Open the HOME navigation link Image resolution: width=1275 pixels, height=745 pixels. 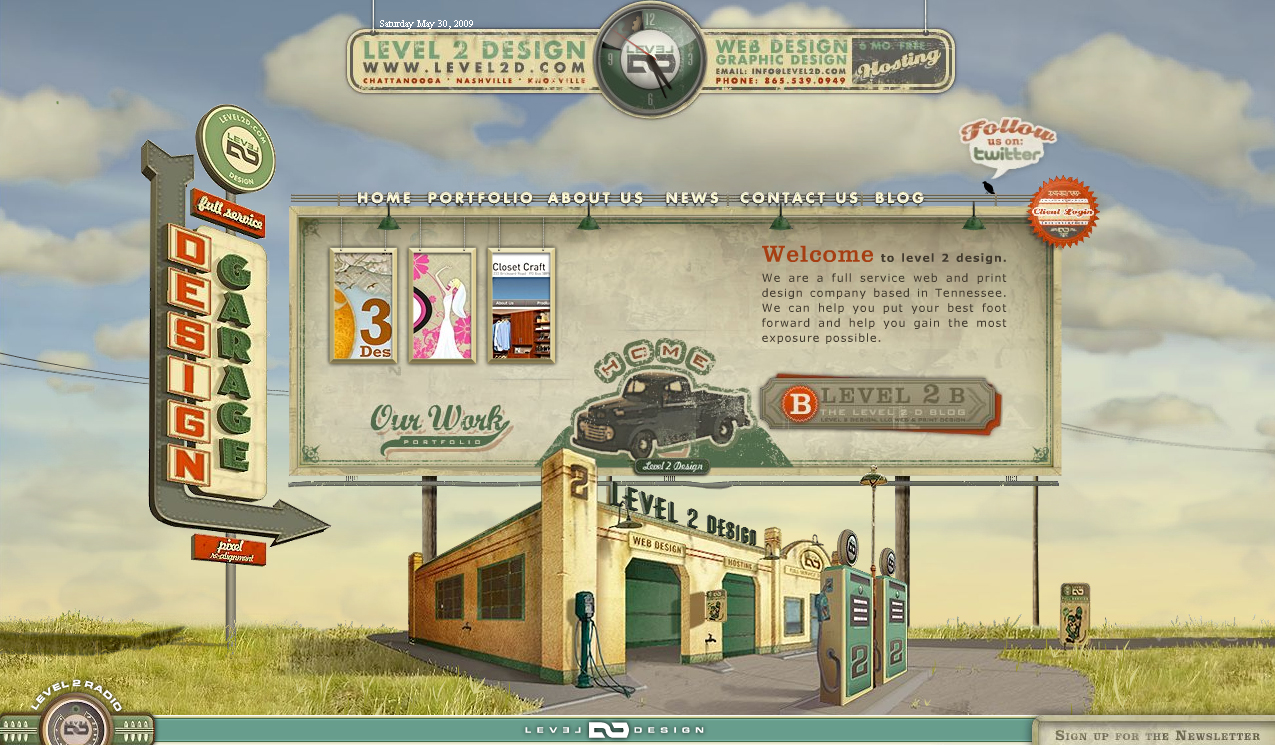click(x=384, y=198)
